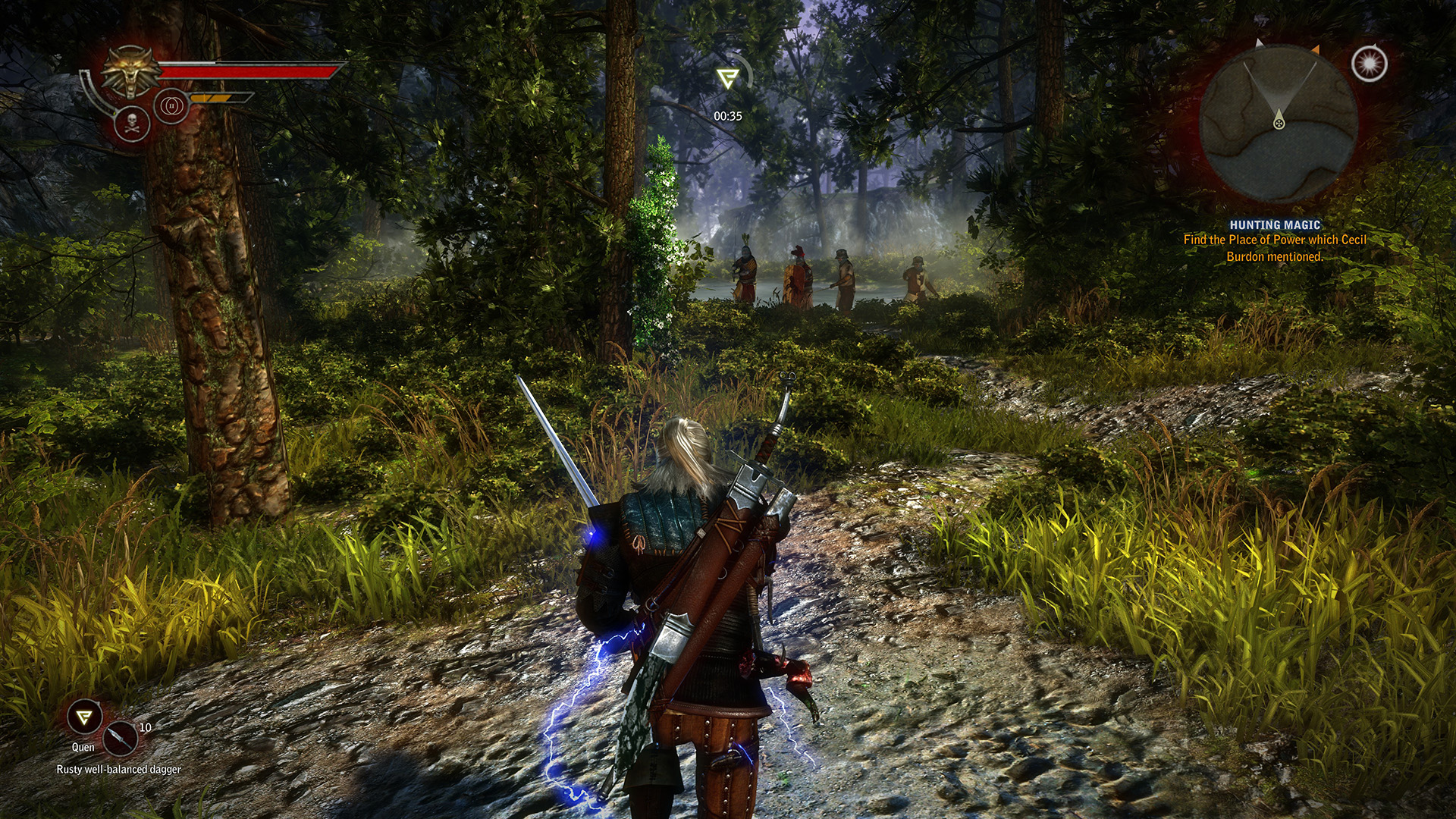Screen dimensions: 1456x819
Task: Click the player position arrow on the minimap
Action: tap(1279, 118)
